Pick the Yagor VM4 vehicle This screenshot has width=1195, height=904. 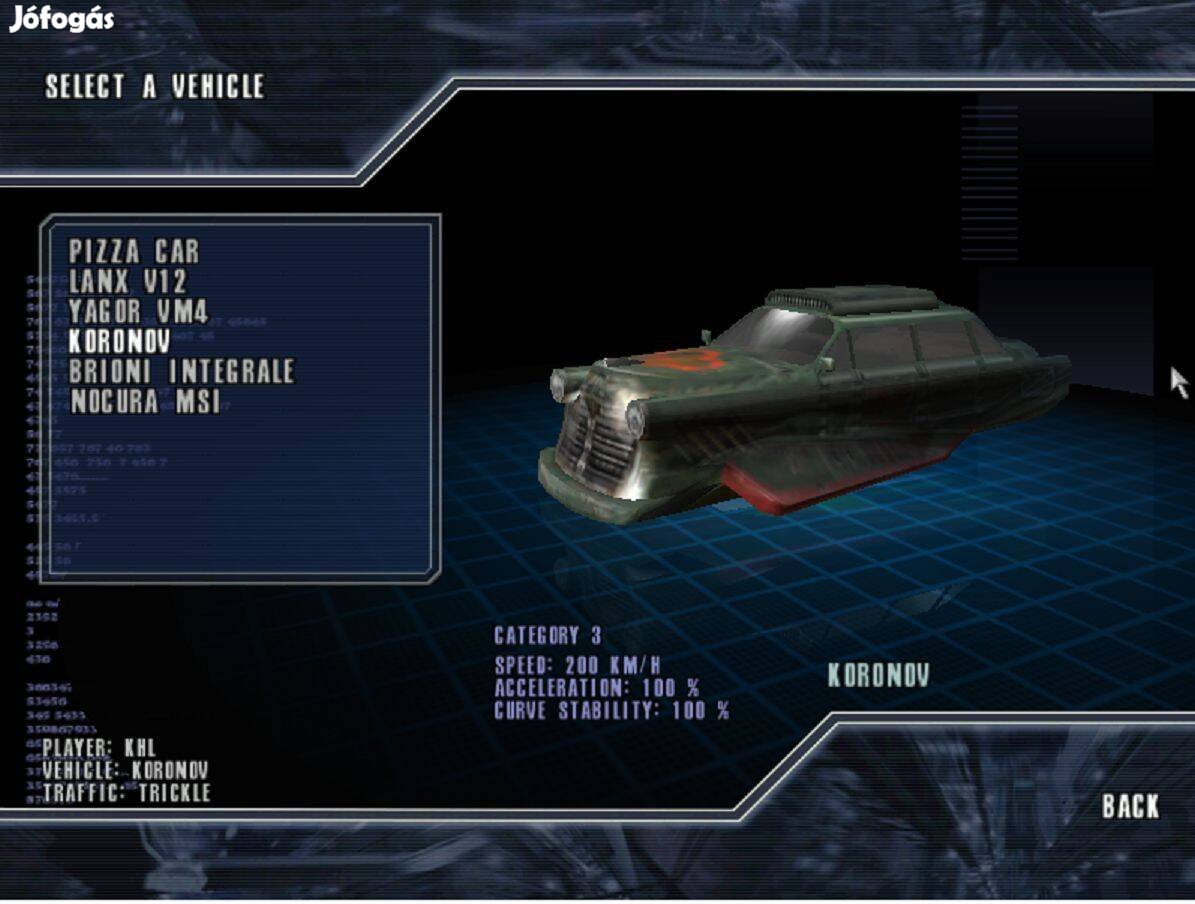pyautogui.click(x=138, y=311)
